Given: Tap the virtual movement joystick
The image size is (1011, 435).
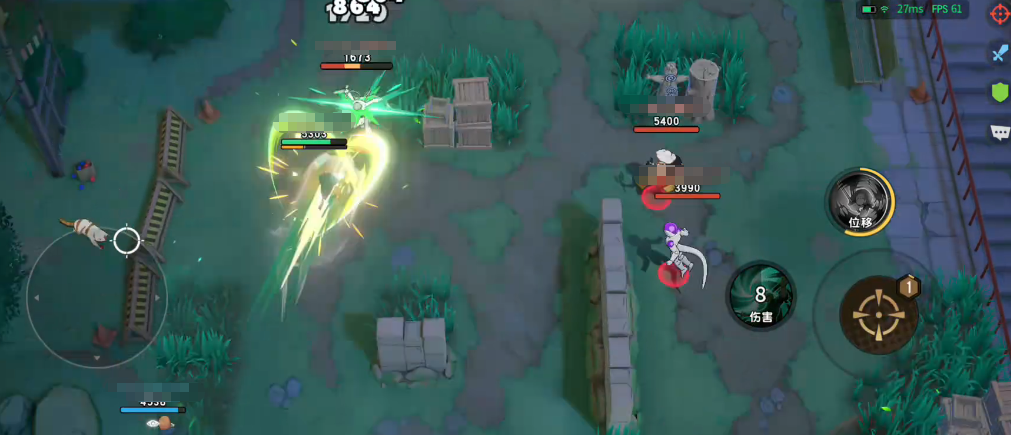Looking at the screenshot, I should (97, 297).
